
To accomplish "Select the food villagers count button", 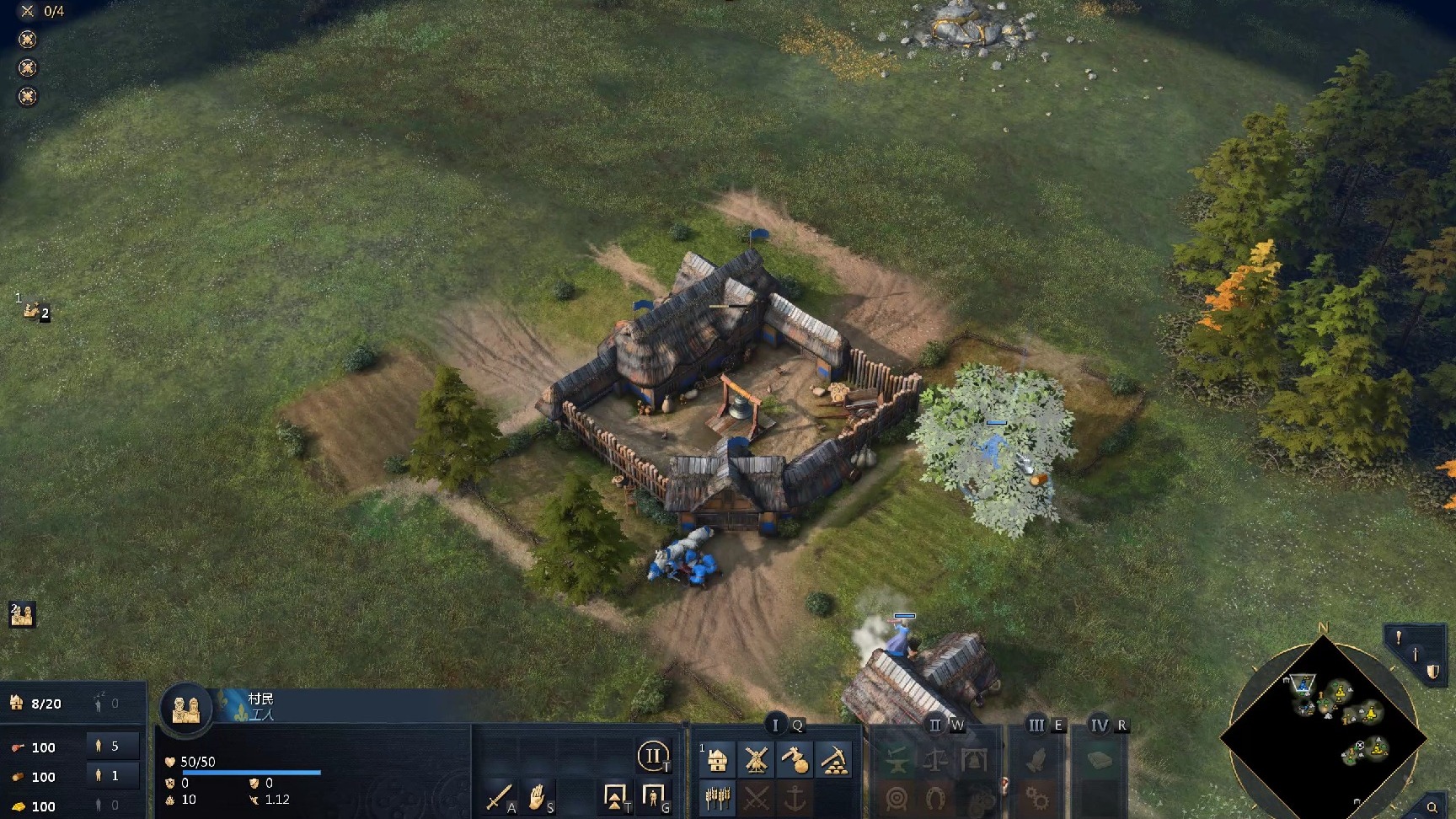I will tap(113, 747).
